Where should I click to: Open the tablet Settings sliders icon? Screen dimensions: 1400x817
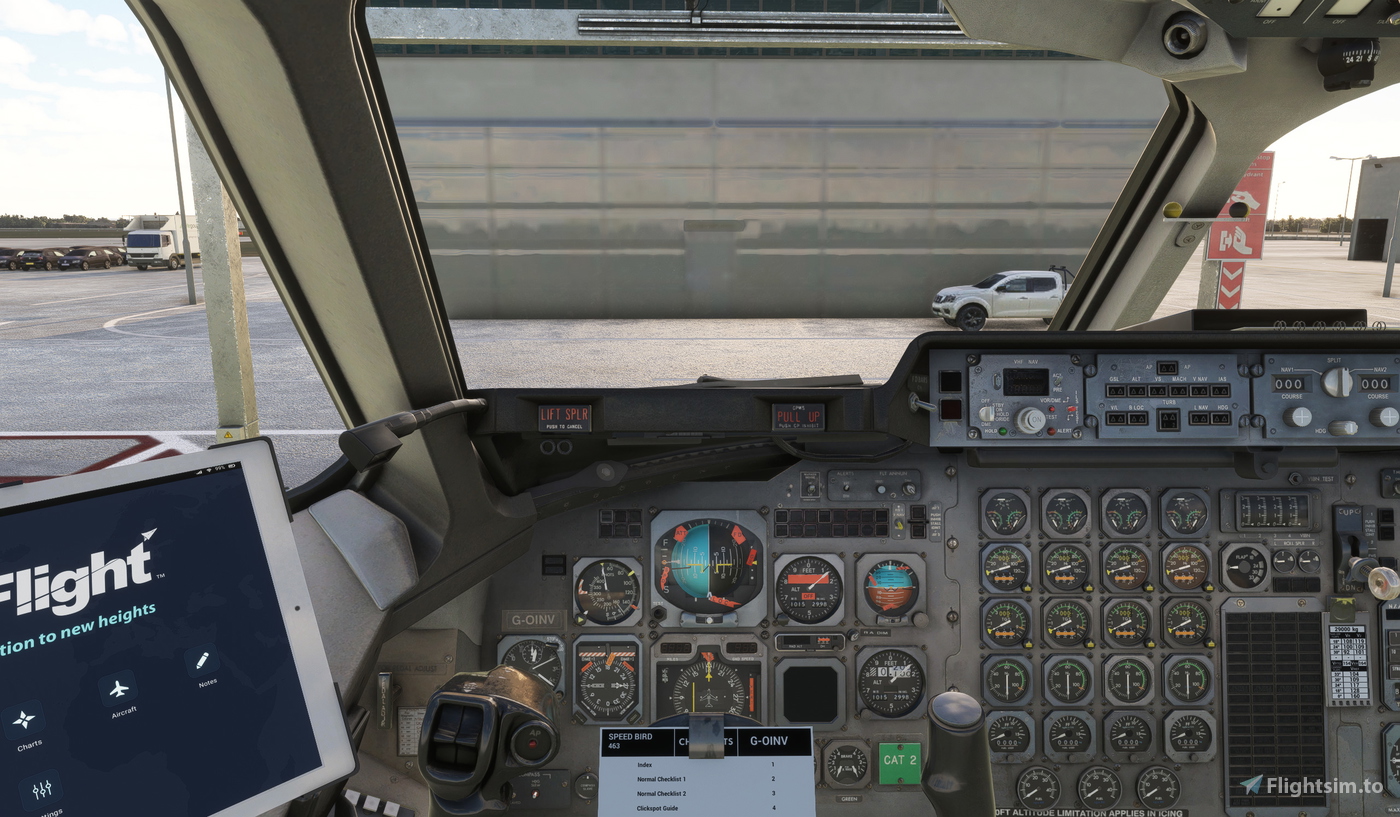click(x=40, y=788)
